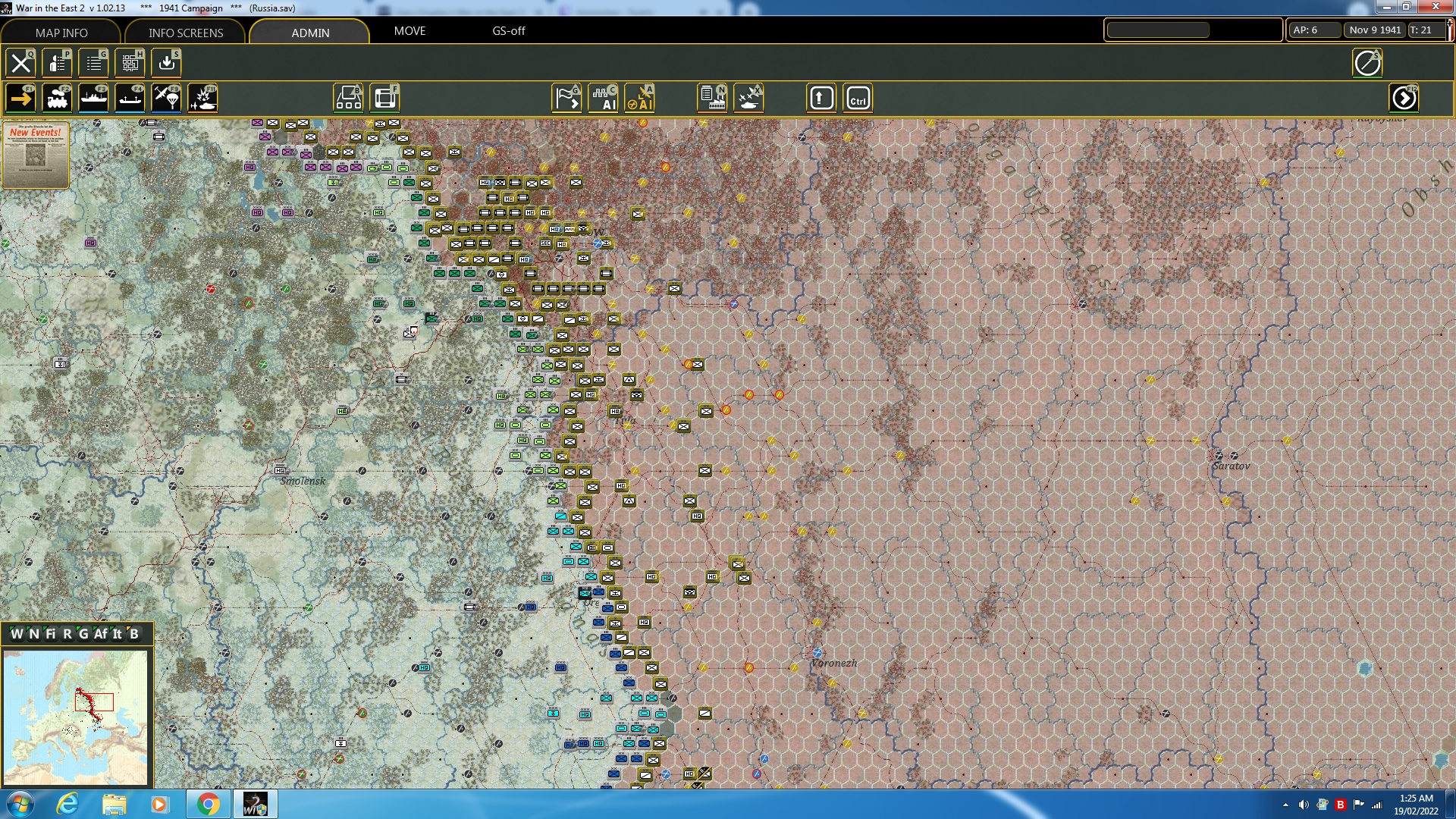The height and width of the screenshot is (819, 1456).
Task: Click the GS-off button
Action: pyautogui.click(x=508, y=31)
